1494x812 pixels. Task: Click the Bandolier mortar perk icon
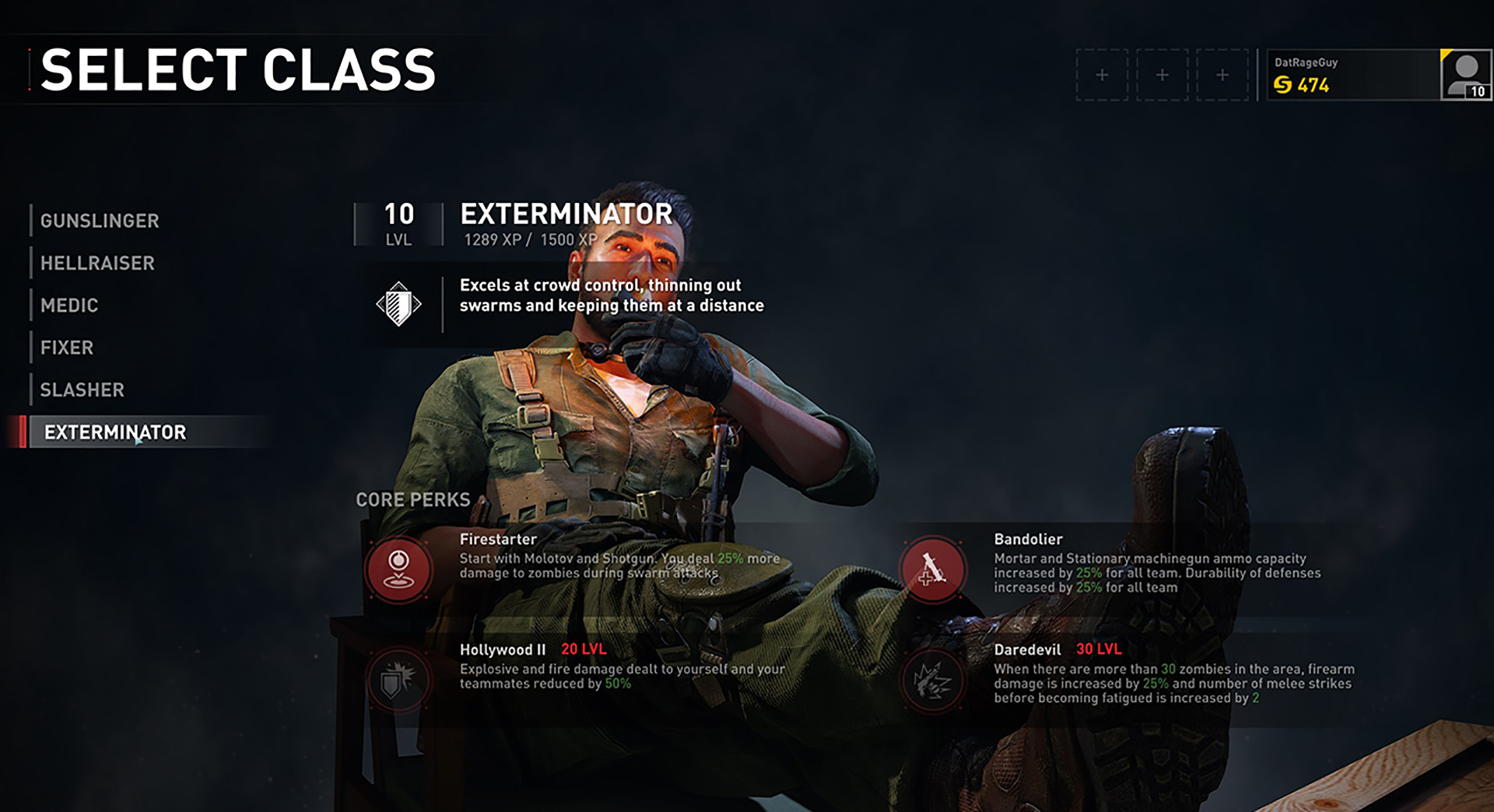point(932,569)
